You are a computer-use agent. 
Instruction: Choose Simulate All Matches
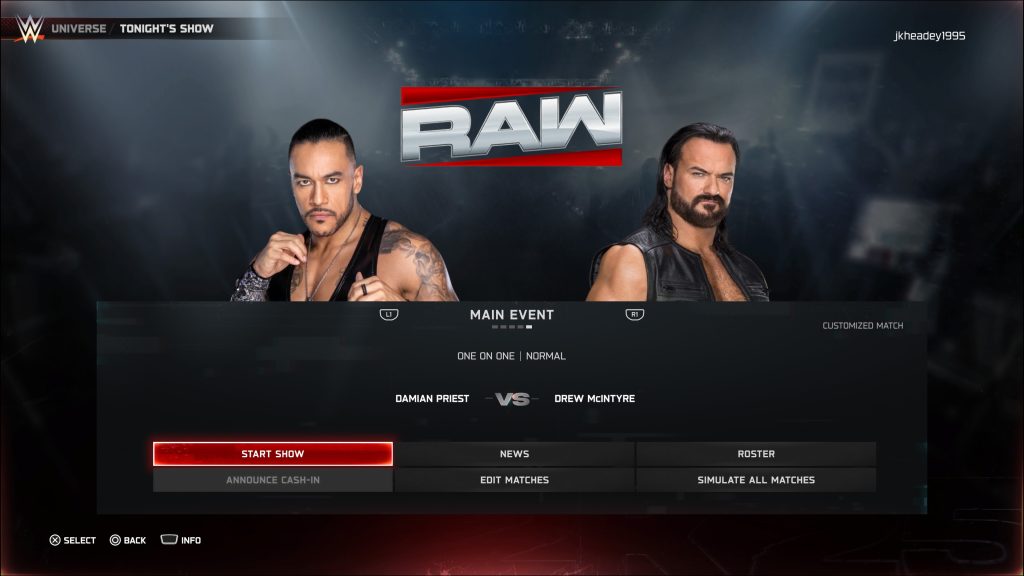756,480
